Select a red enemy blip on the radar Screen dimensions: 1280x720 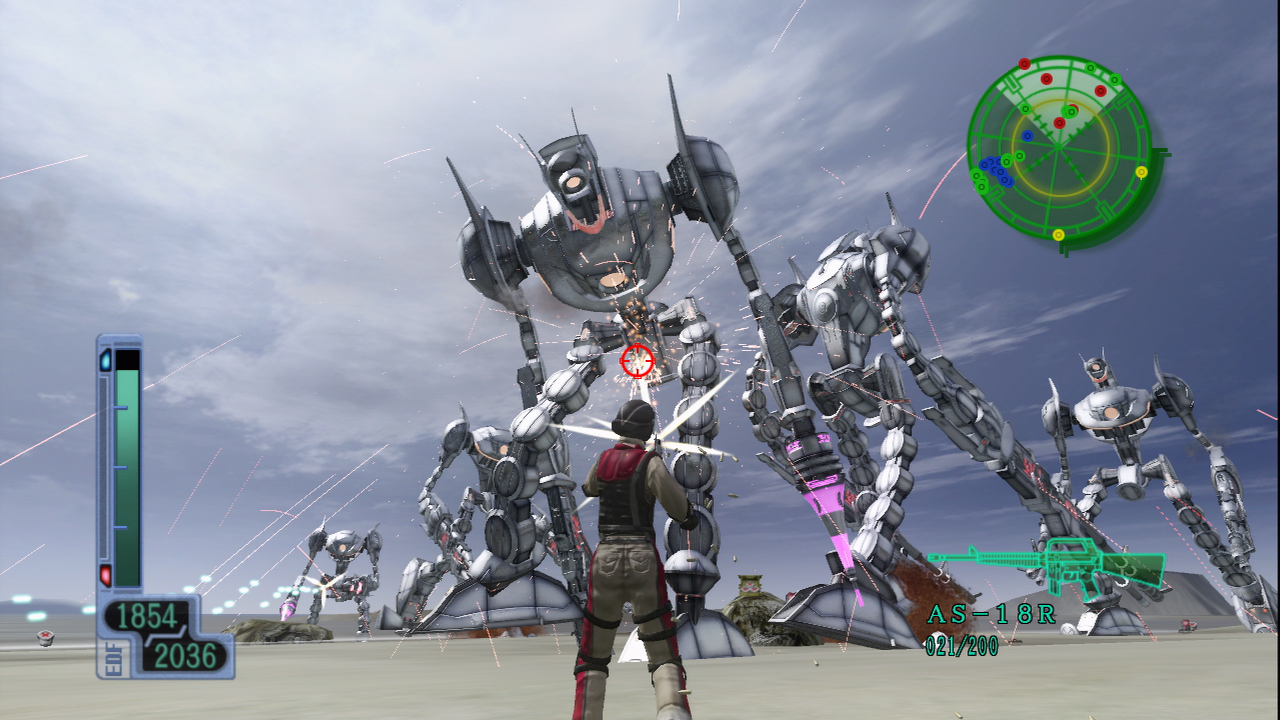[x=1047, y=79]
